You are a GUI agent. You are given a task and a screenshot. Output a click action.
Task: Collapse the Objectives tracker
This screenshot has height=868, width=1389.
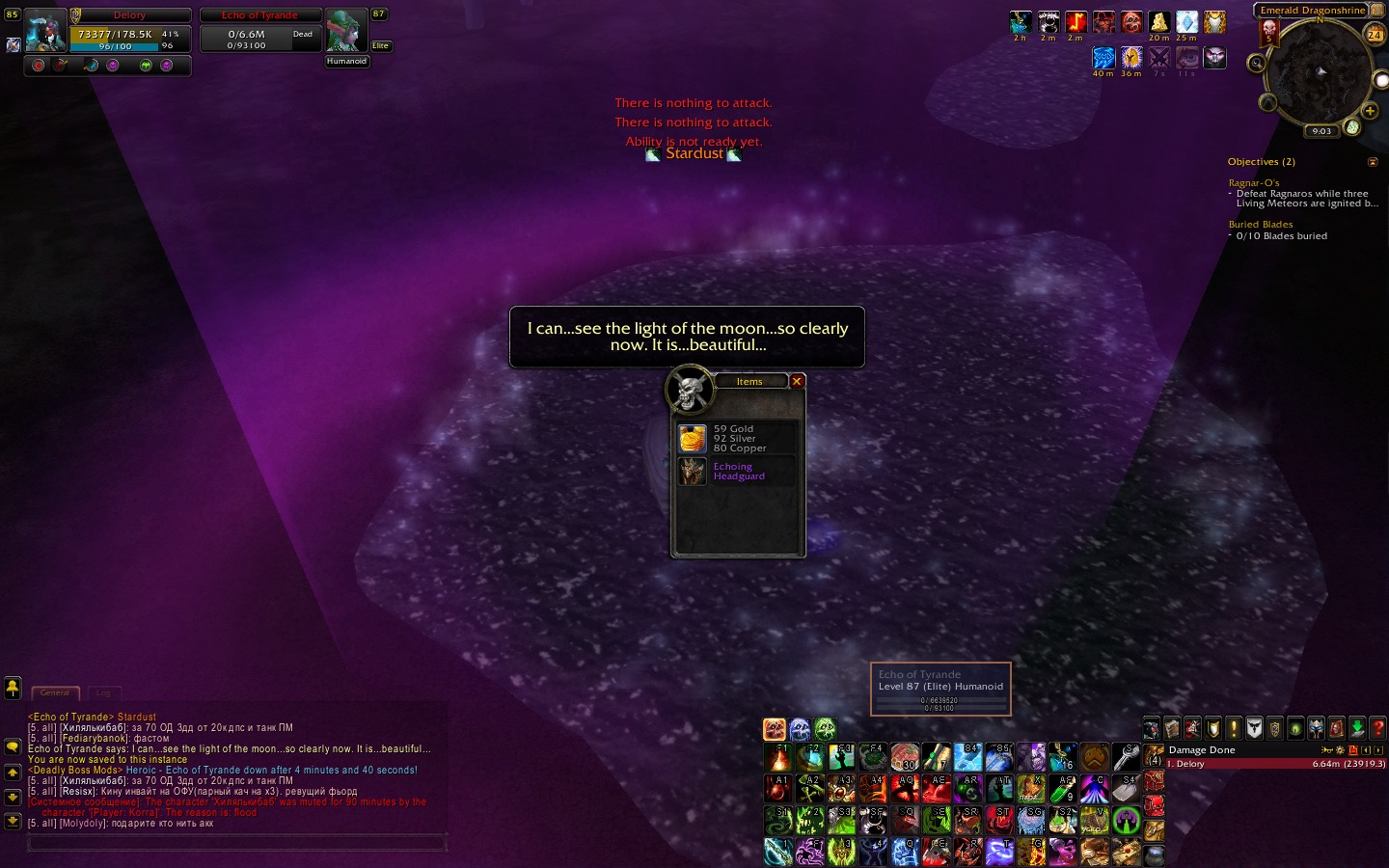click(x=1373, y=162)
